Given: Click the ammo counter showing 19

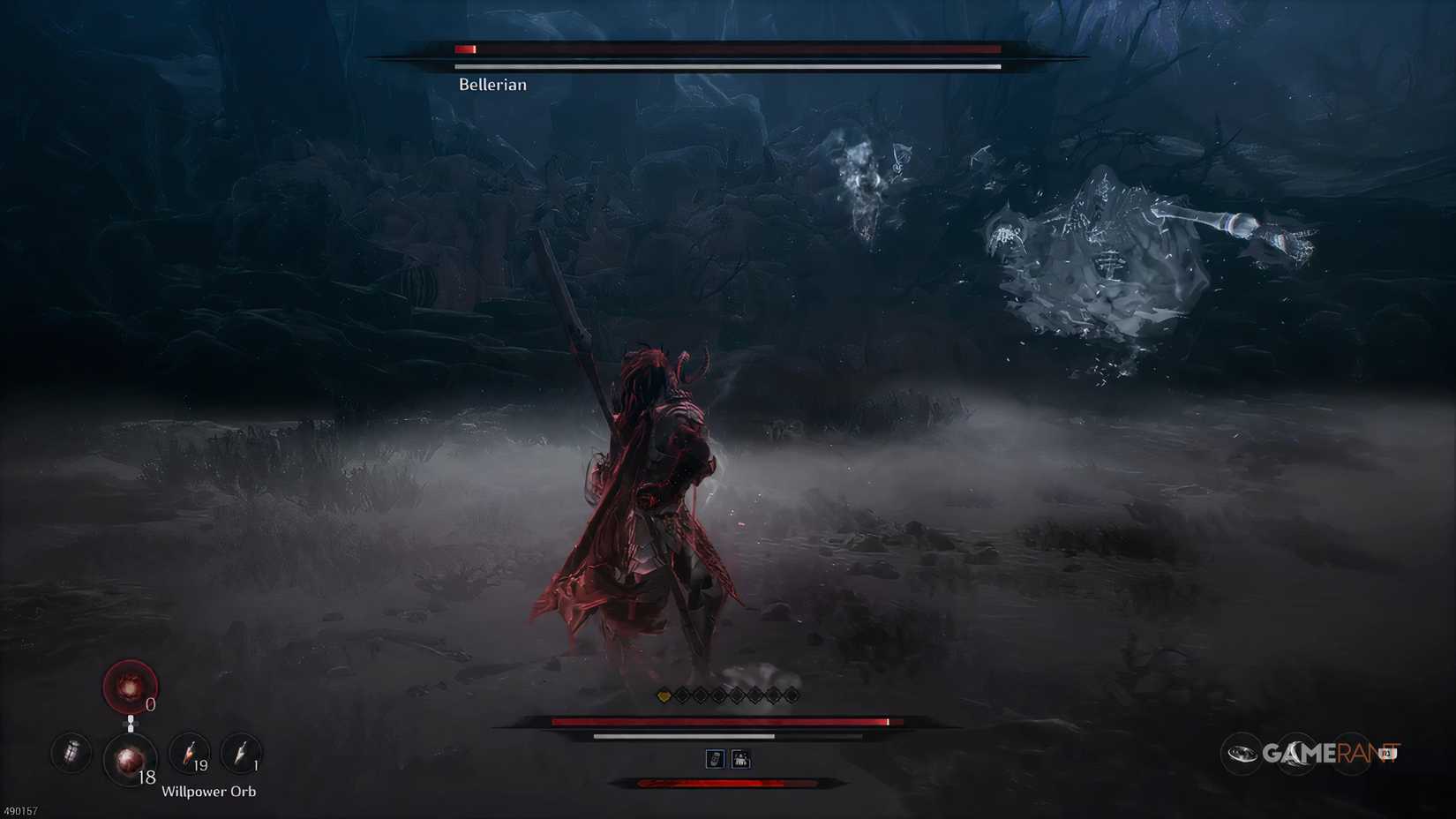Looking at the screenshot, I should click(201, 765).
